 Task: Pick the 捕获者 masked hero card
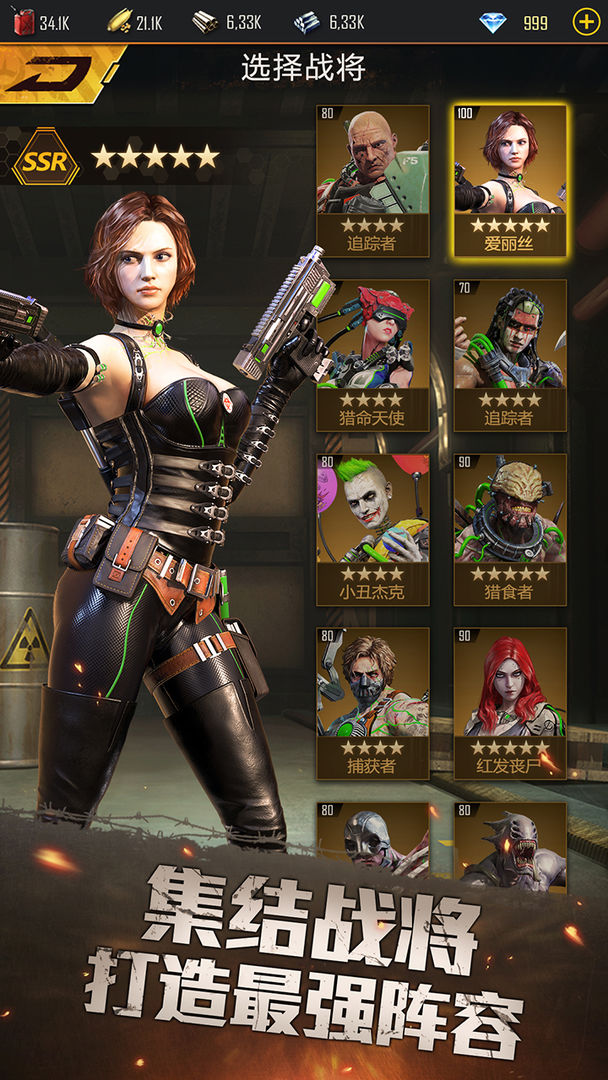click(x=373, y=703)
